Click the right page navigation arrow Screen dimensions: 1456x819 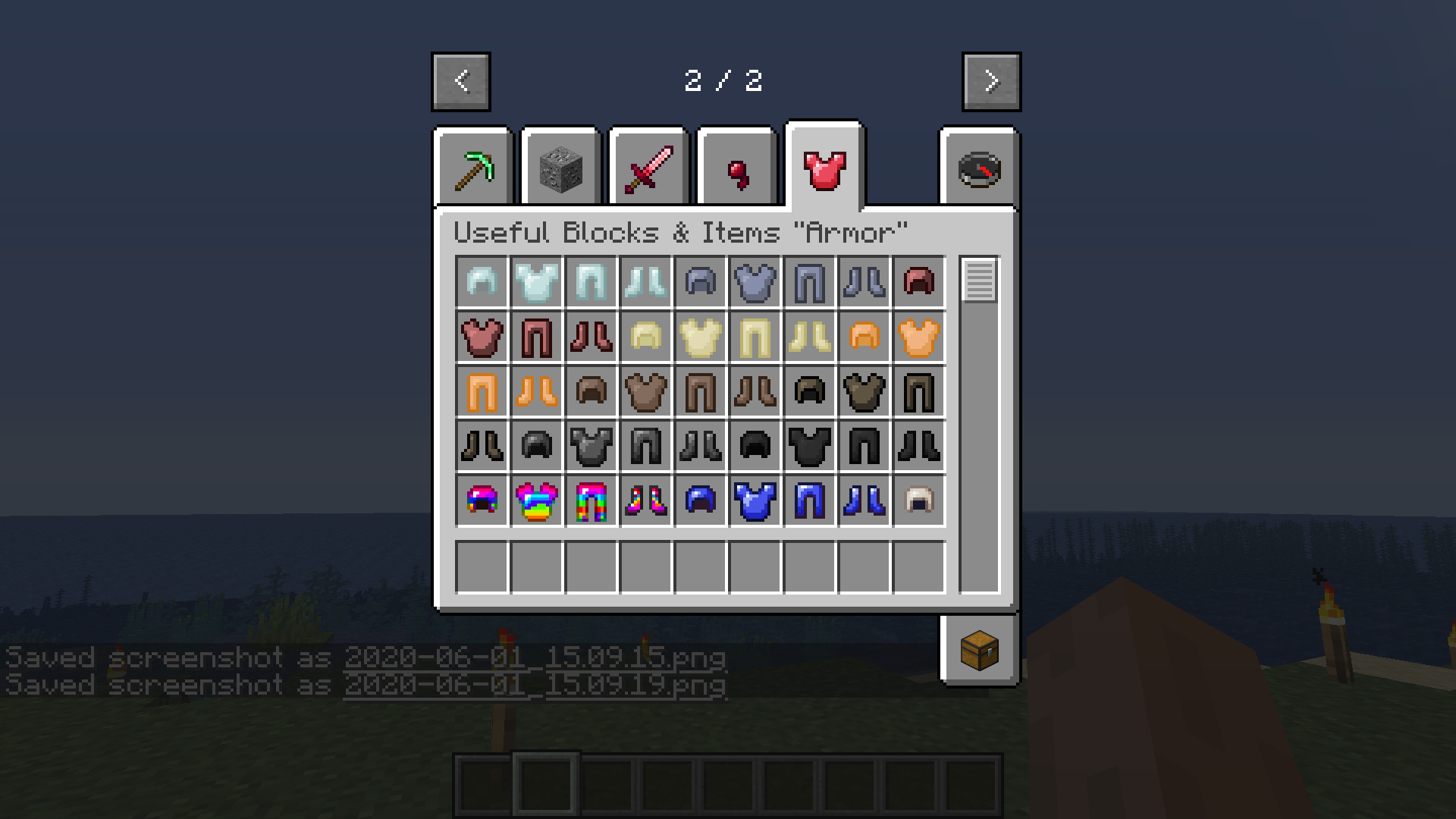pos(990,82)
